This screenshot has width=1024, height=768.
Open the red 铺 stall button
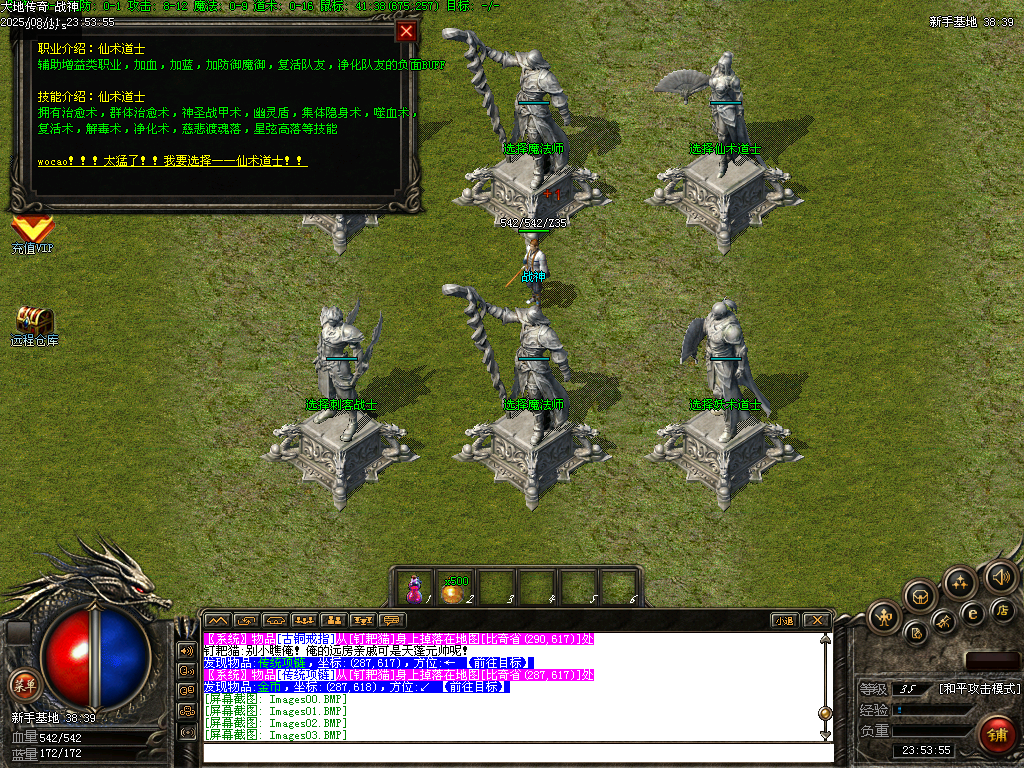click(x=996, y=735)
